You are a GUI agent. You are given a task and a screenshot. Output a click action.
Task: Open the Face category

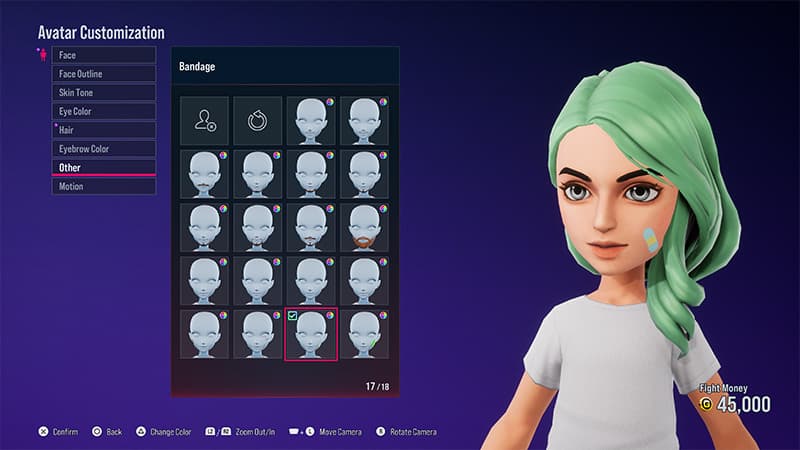(x=104, y=55)
